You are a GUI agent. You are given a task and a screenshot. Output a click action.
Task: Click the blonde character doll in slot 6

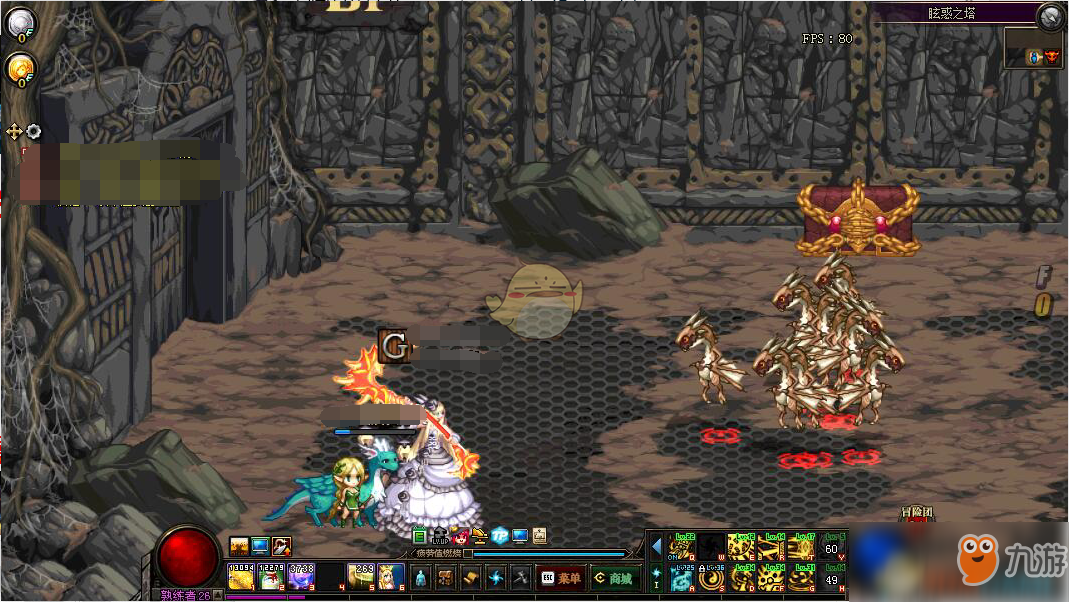click(390, 577)
